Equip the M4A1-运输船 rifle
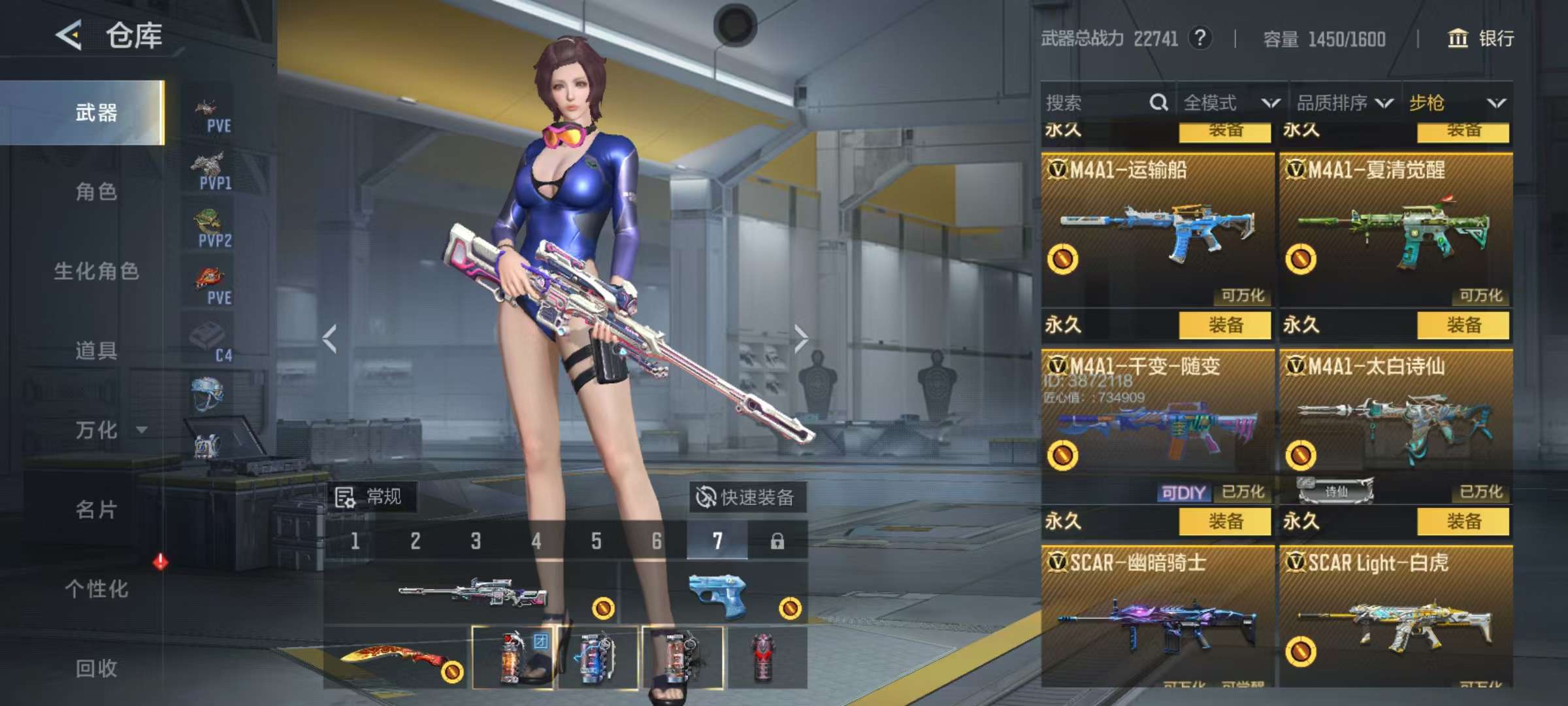Screen dimensions: 1568x706 point(1224,325)
